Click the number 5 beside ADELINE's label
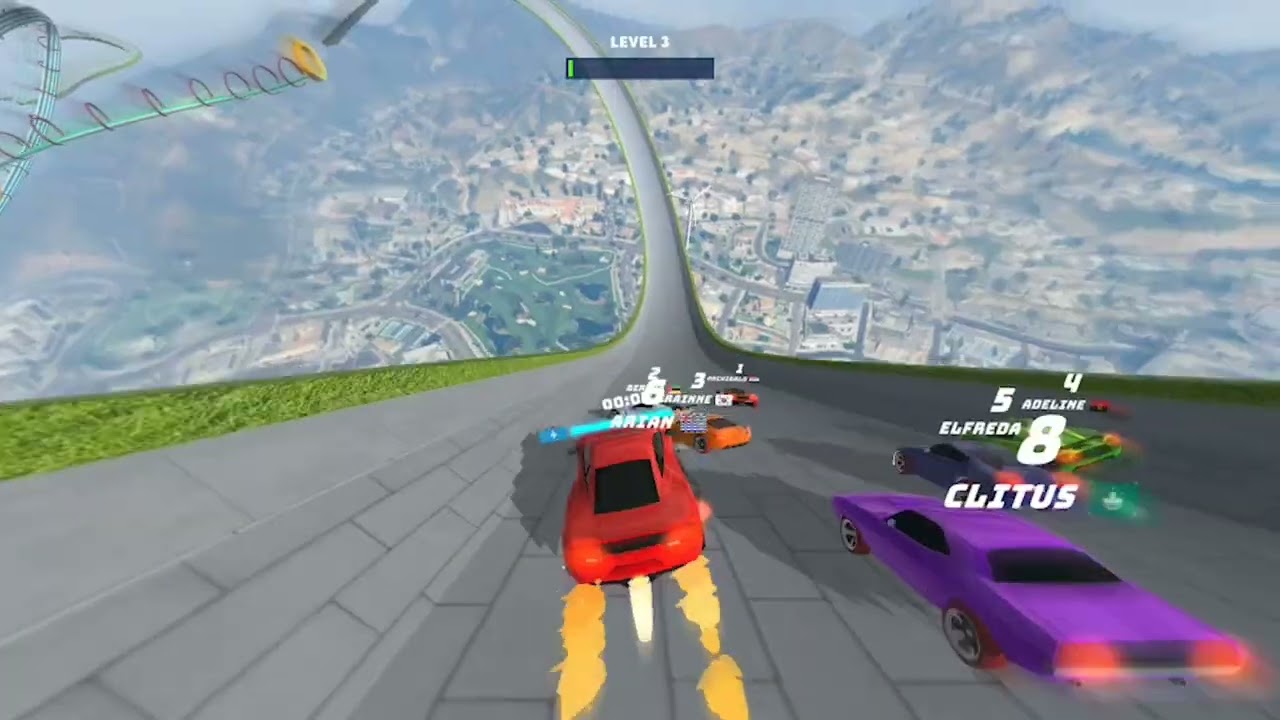The image size is (1280, 720). (1003, 400)
